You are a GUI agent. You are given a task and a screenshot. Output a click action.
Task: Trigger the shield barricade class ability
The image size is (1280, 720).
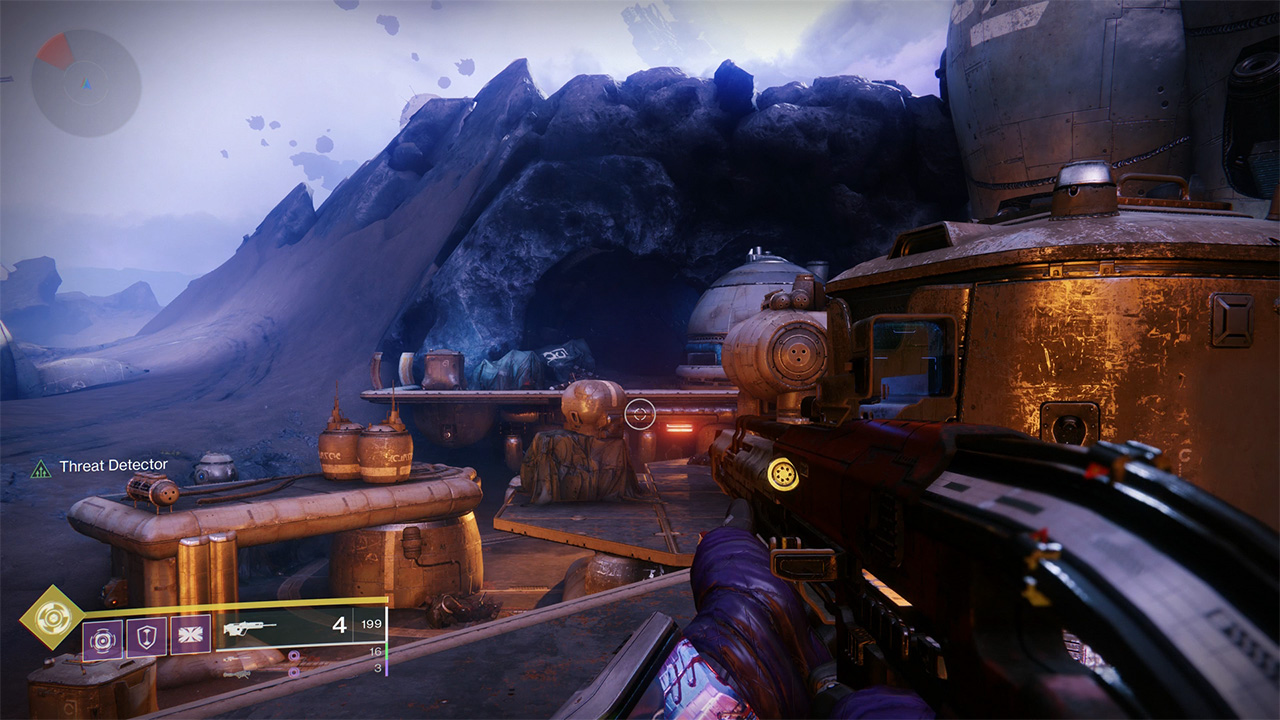coord(146,636)
